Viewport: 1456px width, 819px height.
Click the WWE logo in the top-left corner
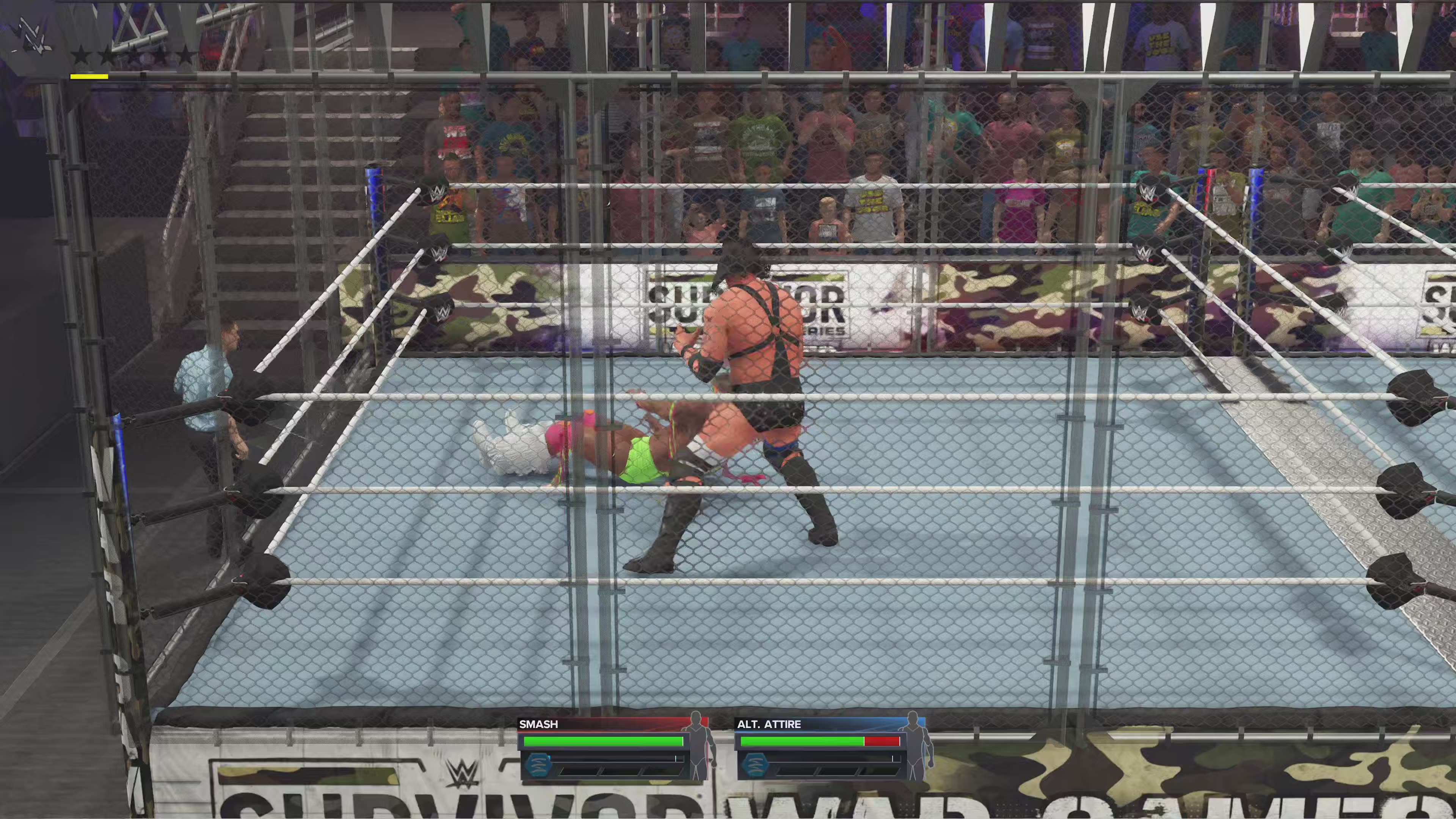coord(34,34)
